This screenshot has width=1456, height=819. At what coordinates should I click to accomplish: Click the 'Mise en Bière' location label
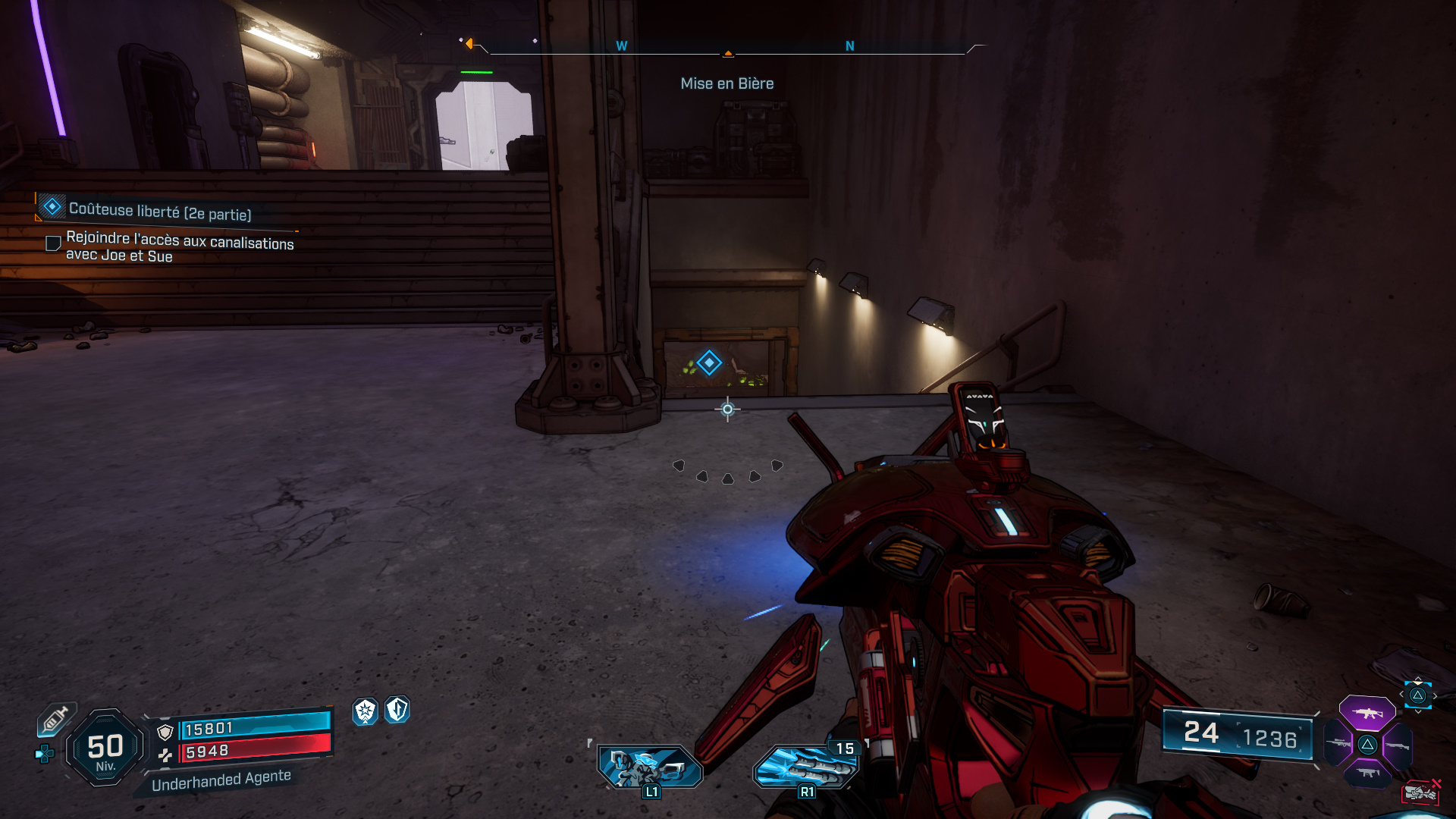point(726,83)
